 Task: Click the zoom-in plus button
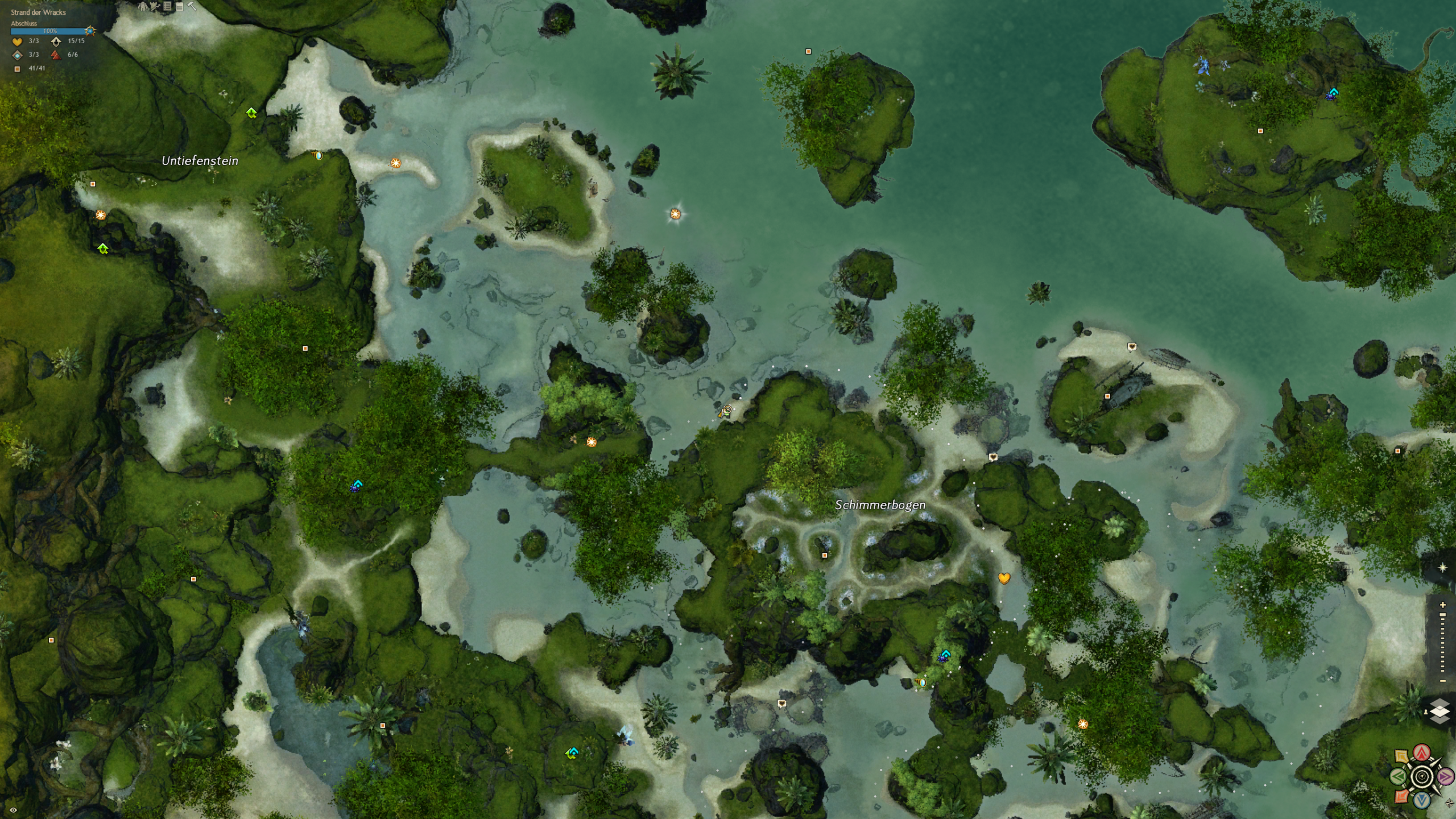1443,605
